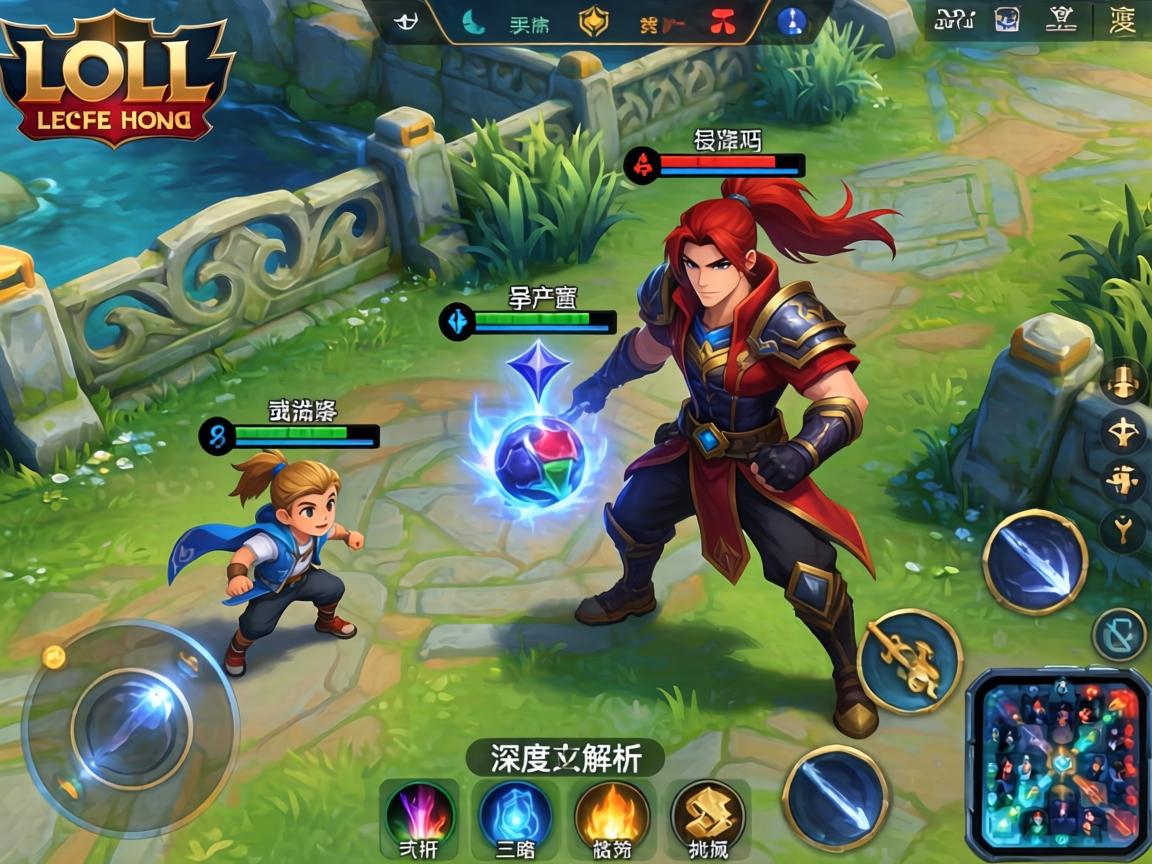Select the golden crossbow icon

(x=1121, y=432)
